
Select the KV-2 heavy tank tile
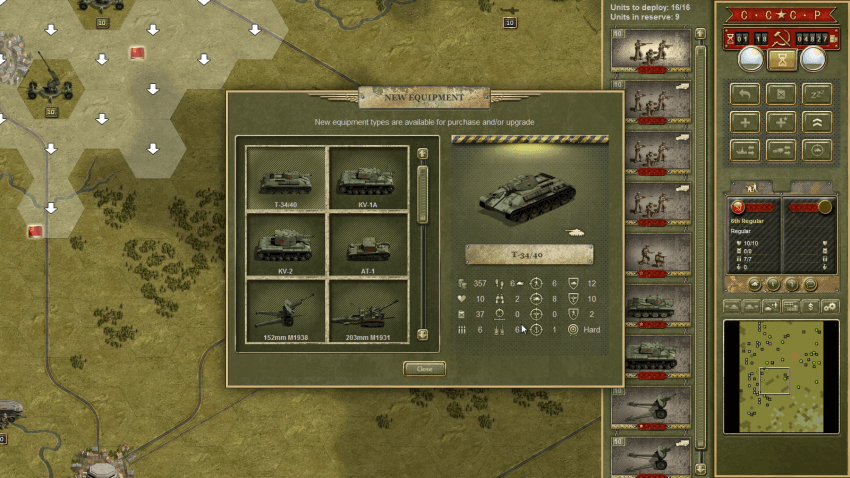(287, 245)
